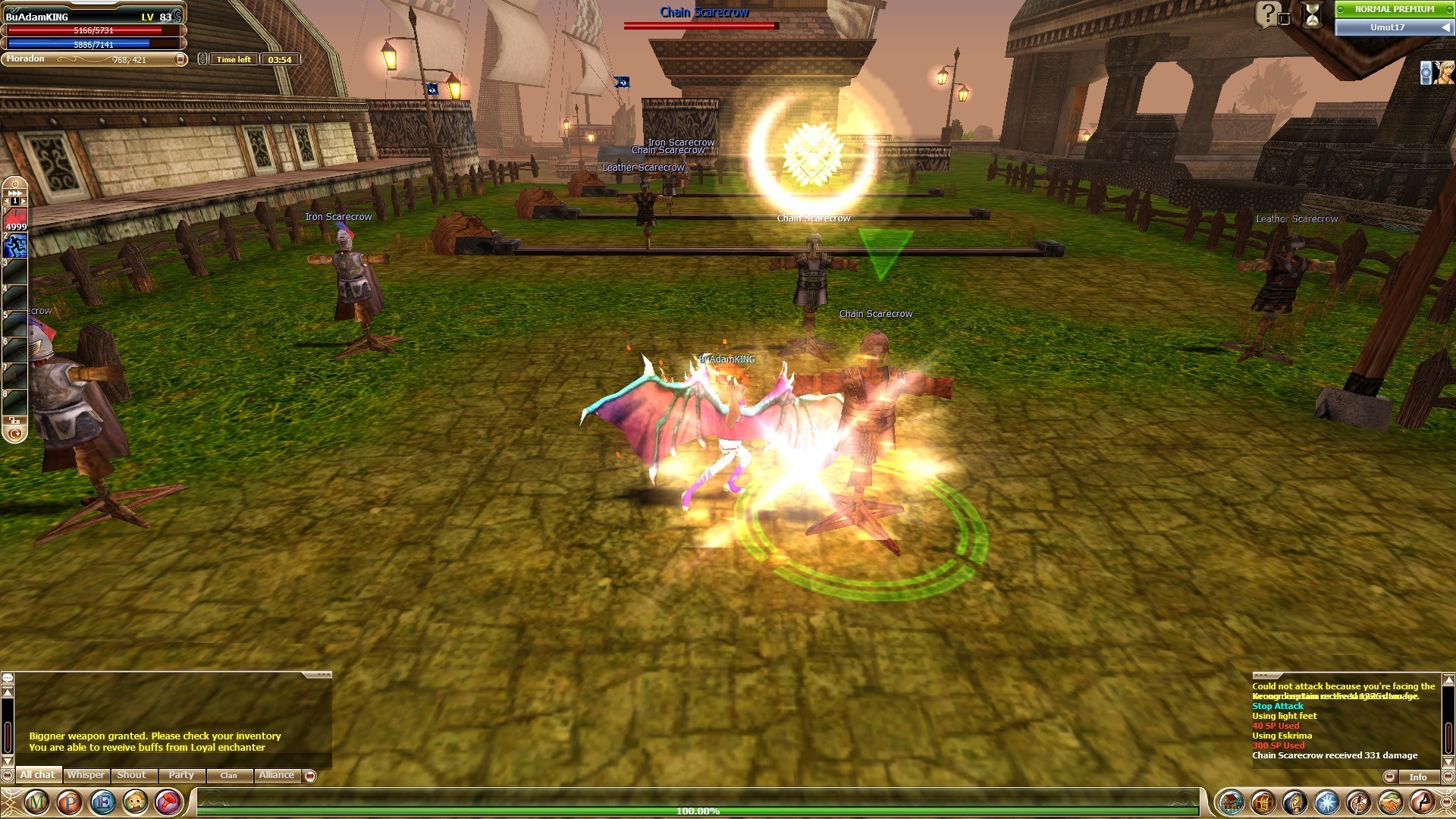
Task: Switch to Clan chat
Action: pos(228,775)
